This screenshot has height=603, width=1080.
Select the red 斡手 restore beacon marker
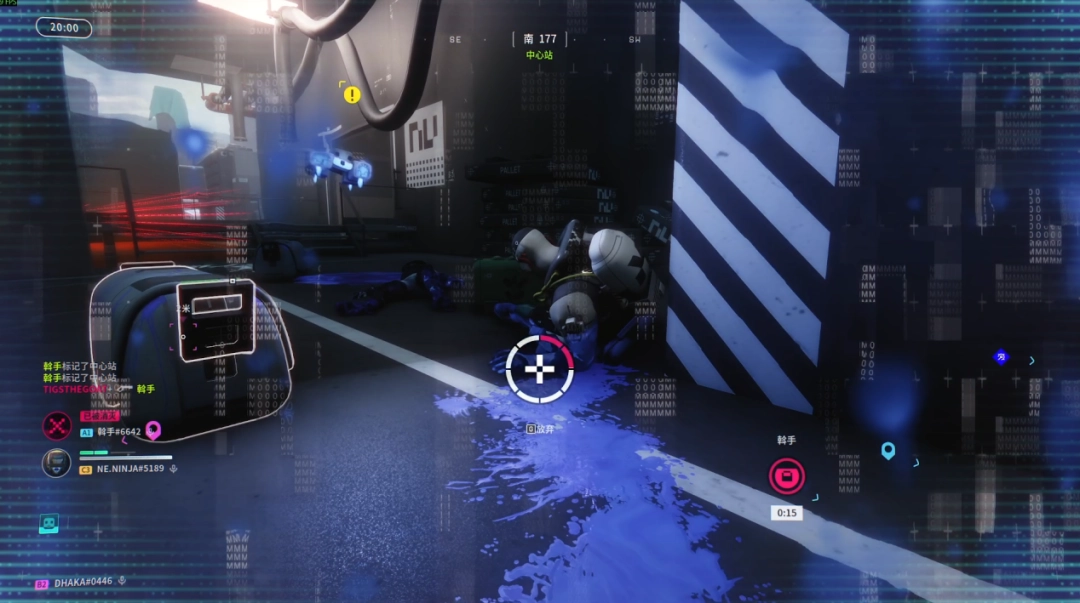[x=786, y=475]
